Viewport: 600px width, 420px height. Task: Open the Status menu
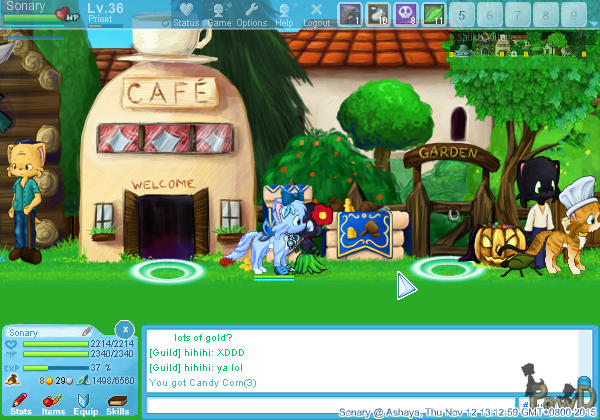pyautogui.click(x=185, y=15)
